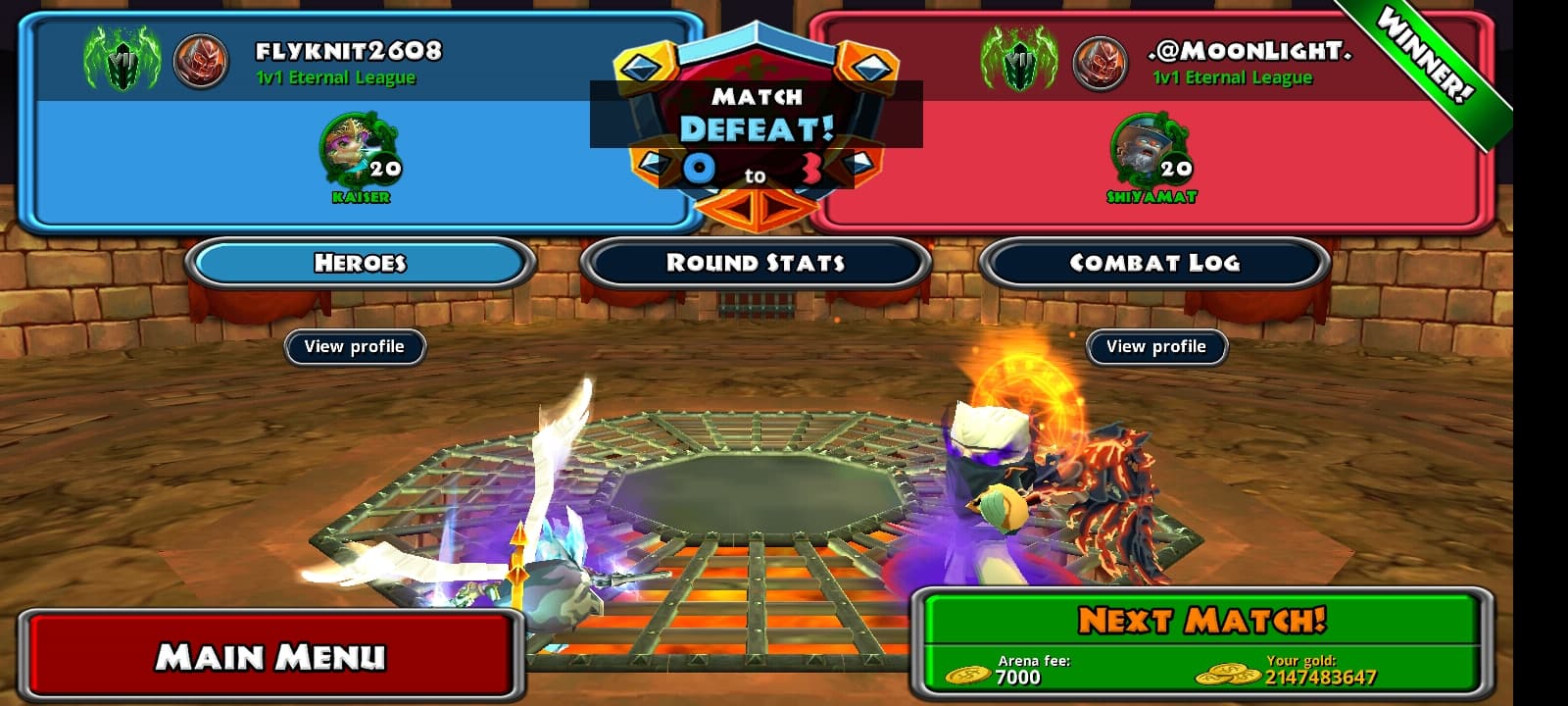Image resolution: width=1568 pixels, height=706 pixels.
Task: Start the Next Match
Action: point(1201,622)
